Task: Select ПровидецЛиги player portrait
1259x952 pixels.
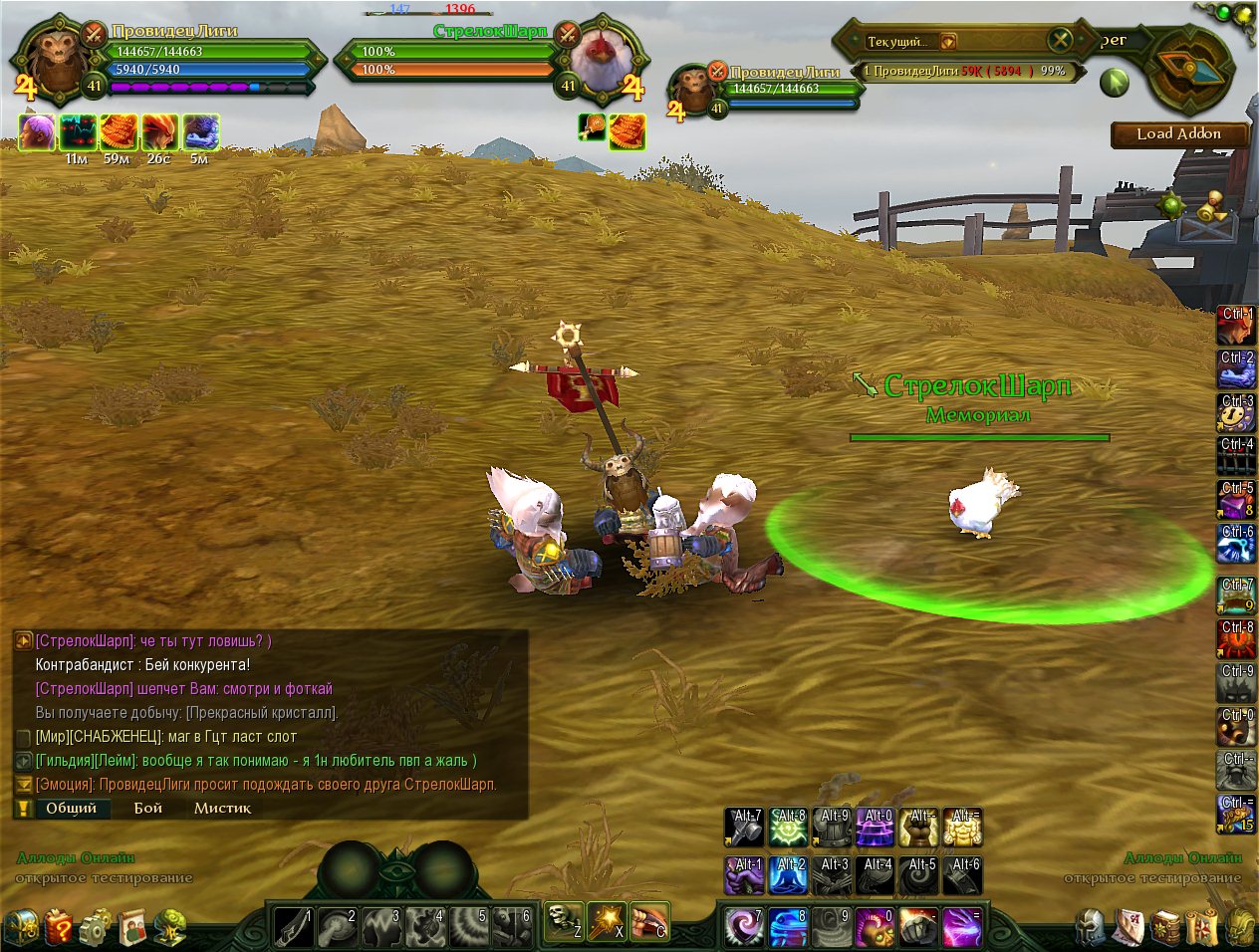Action: [55, 60]
